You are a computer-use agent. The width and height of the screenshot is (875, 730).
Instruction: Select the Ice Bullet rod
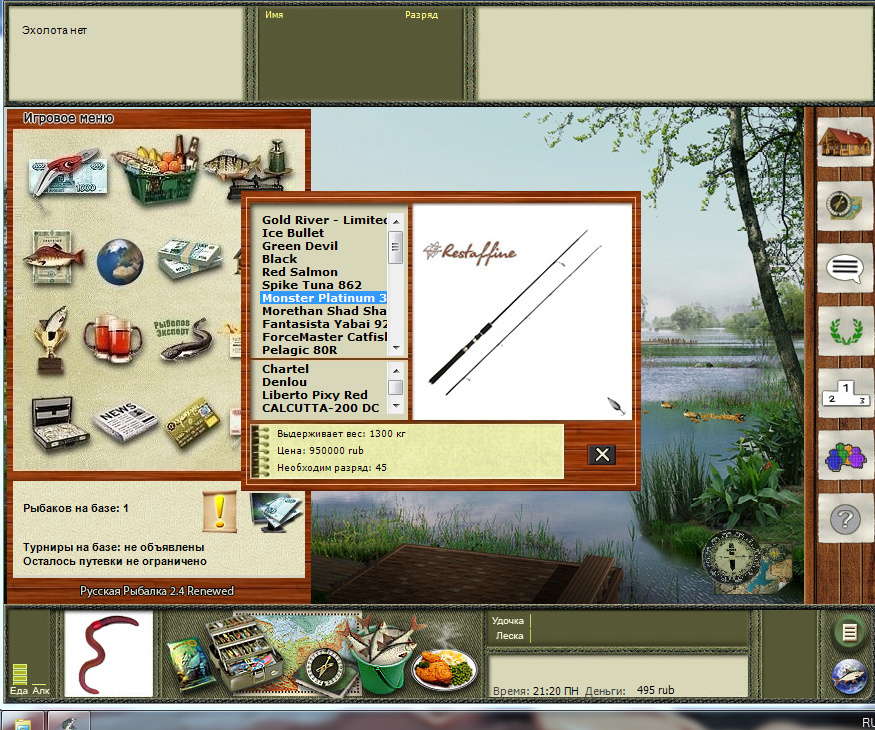click(x=293, y=233)
